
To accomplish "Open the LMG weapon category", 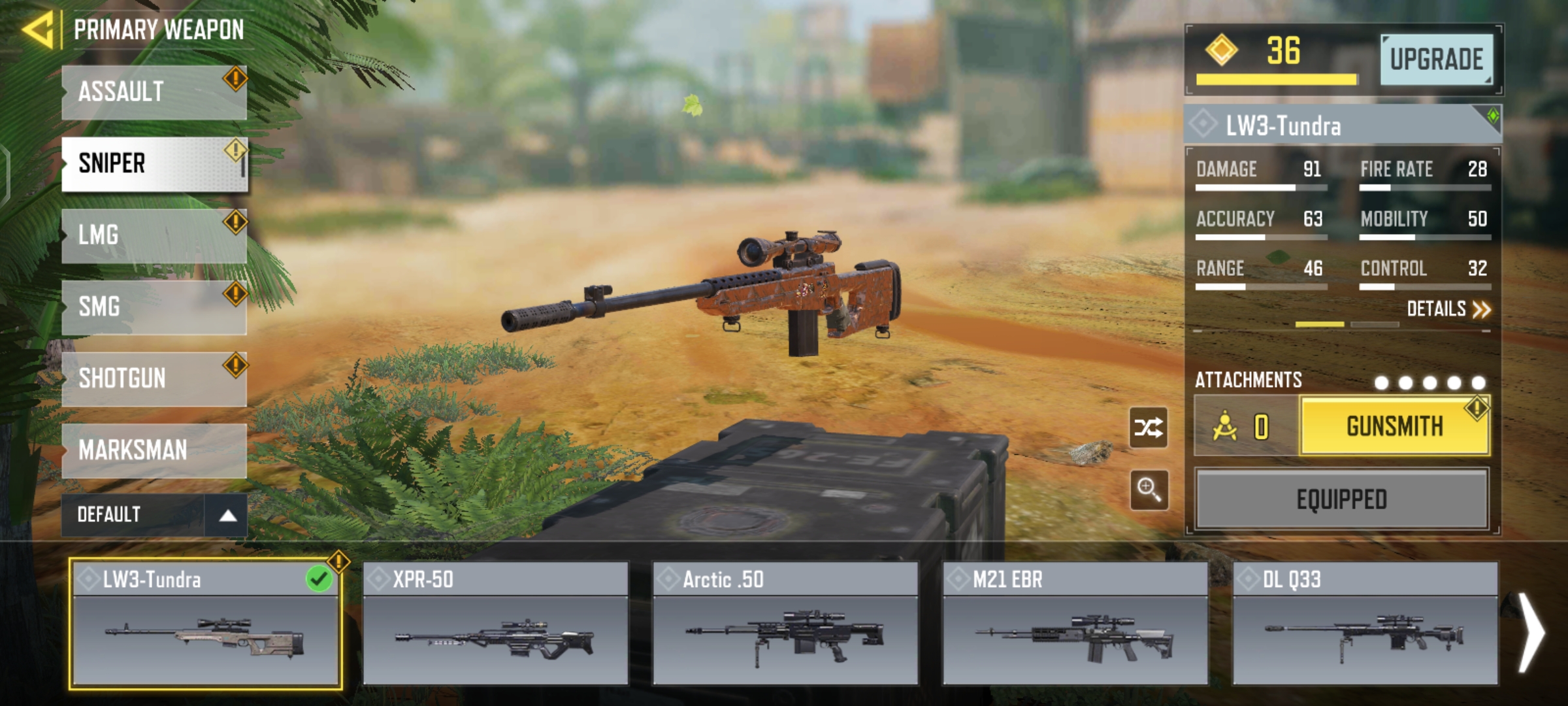I will tap(154, 235).
